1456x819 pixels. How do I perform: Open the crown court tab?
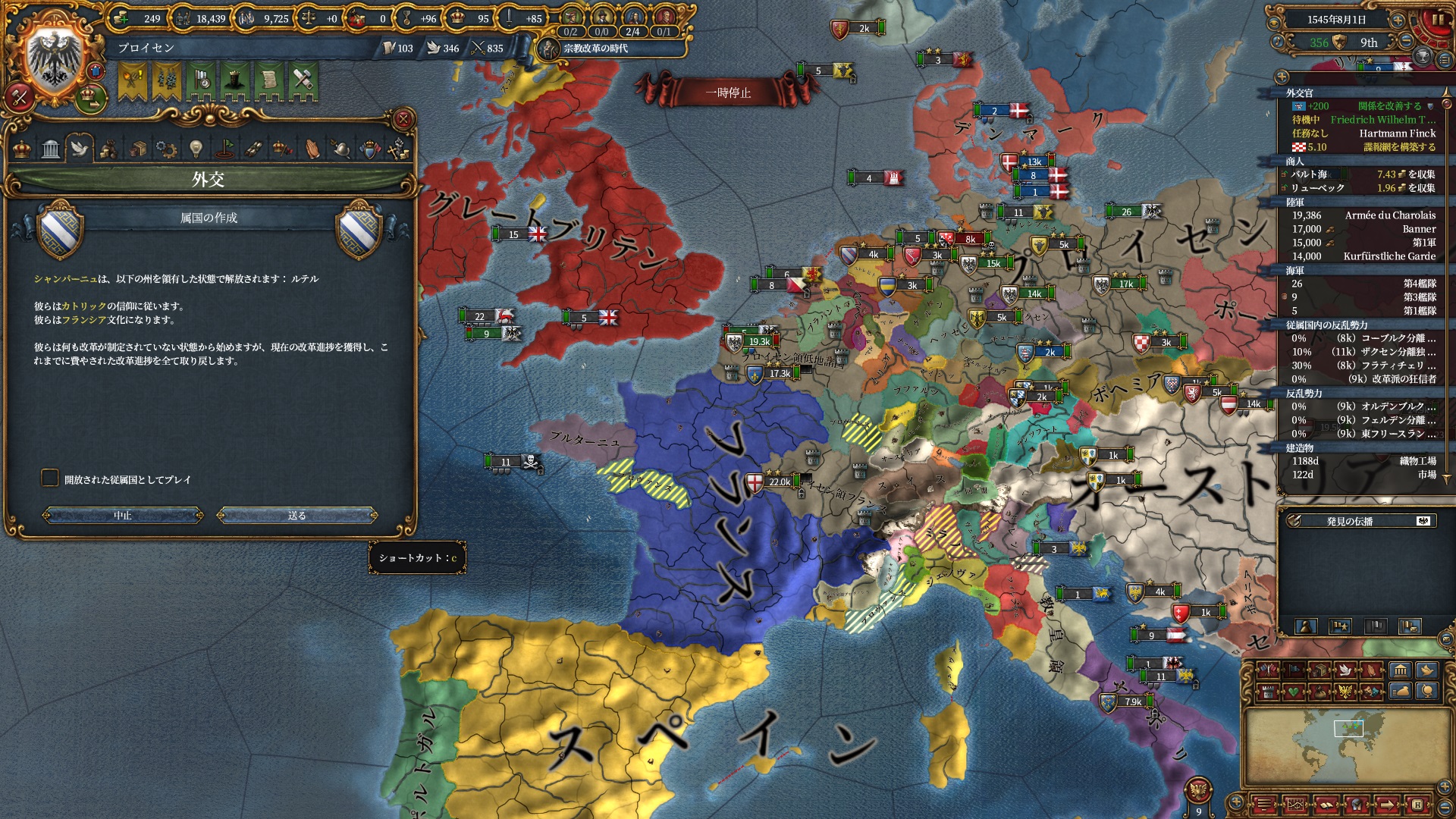[x=23, y=149]
